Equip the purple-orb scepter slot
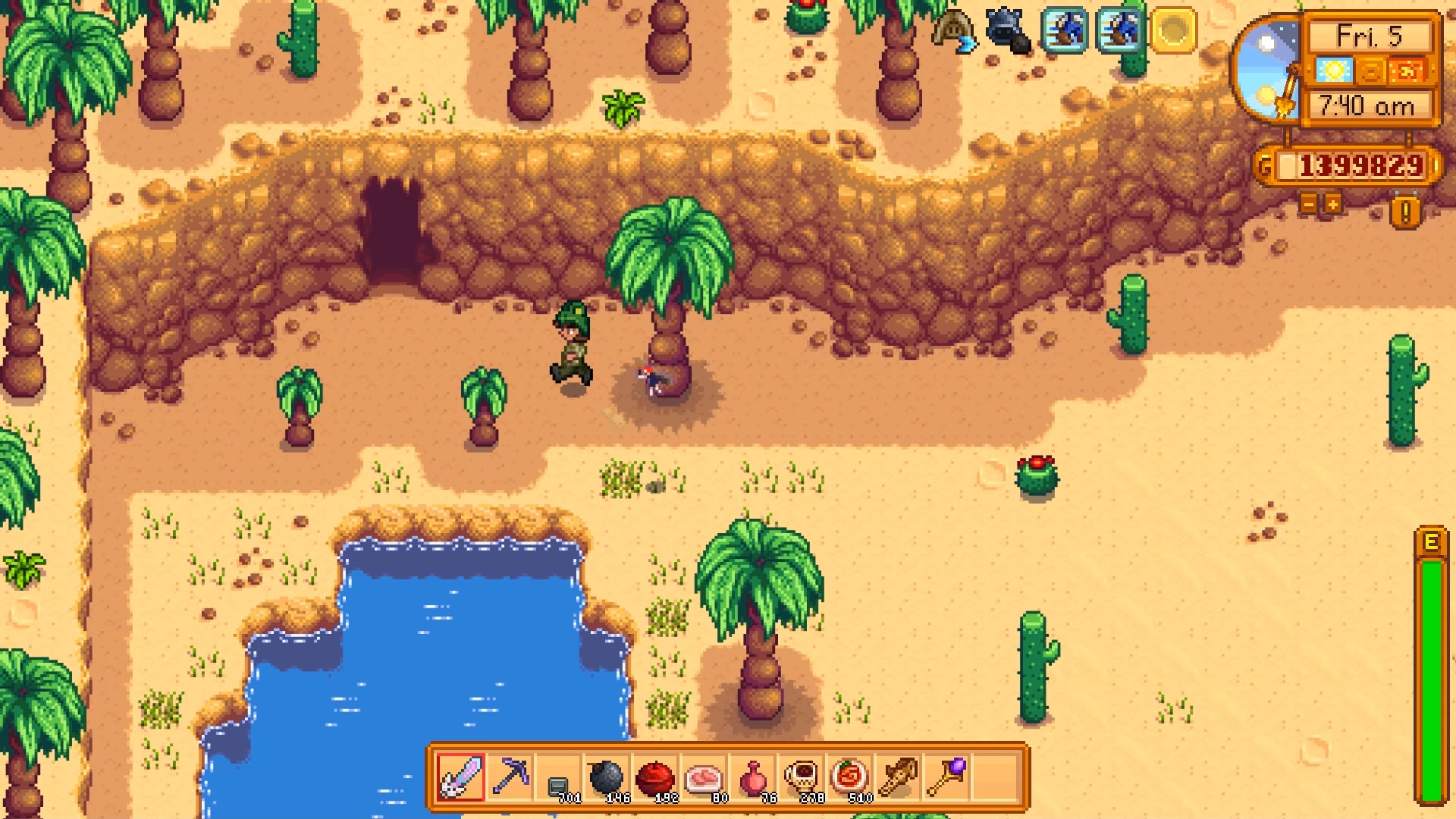The width and height of the screenshot is (1456, 819). 946,777
